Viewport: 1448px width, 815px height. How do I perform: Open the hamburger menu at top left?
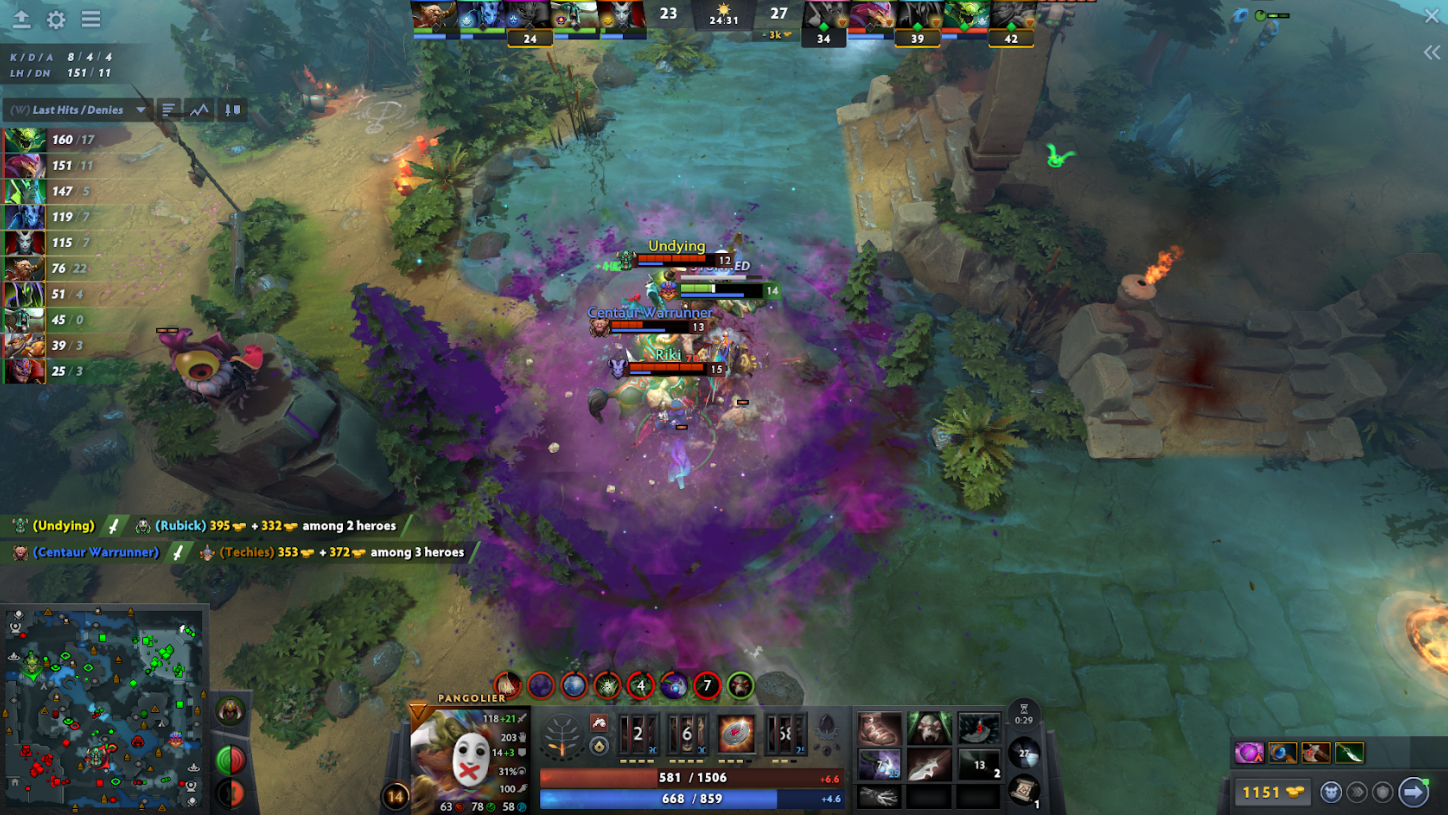tap(91, 19)
